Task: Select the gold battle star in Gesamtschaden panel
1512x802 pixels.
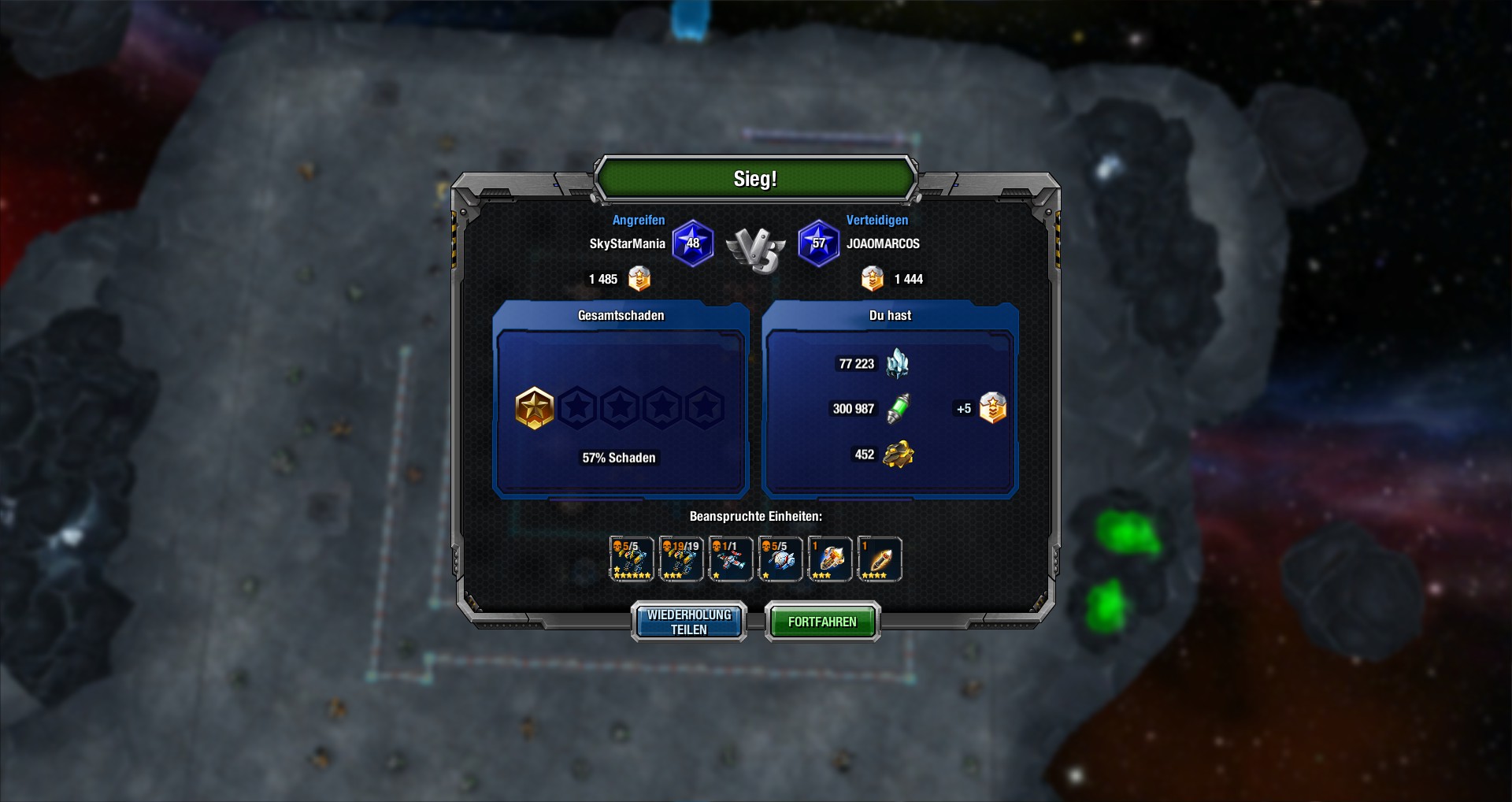Action: pos(536,408)
